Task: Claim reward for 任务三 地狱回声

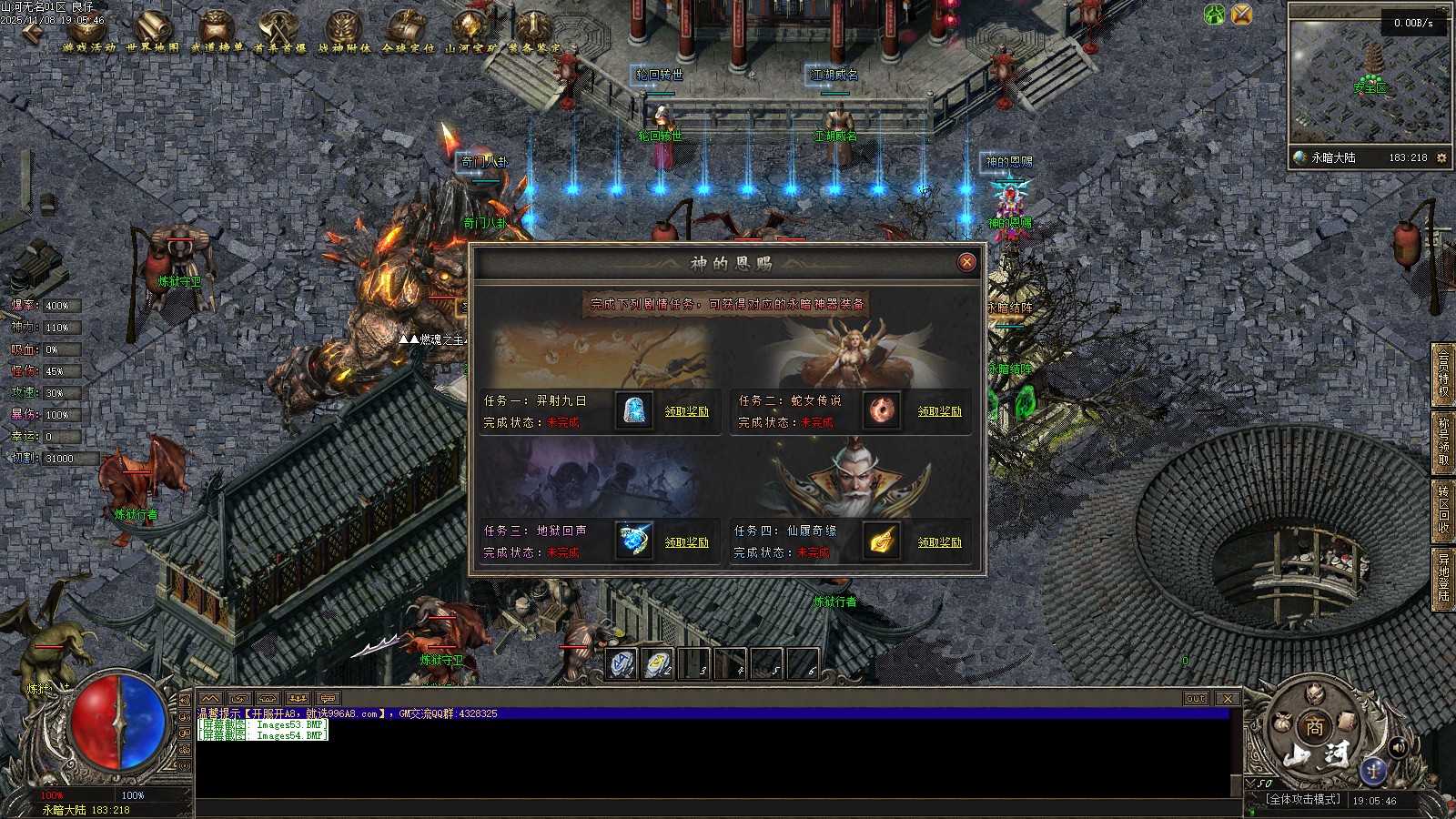Action: click(686, 542)
